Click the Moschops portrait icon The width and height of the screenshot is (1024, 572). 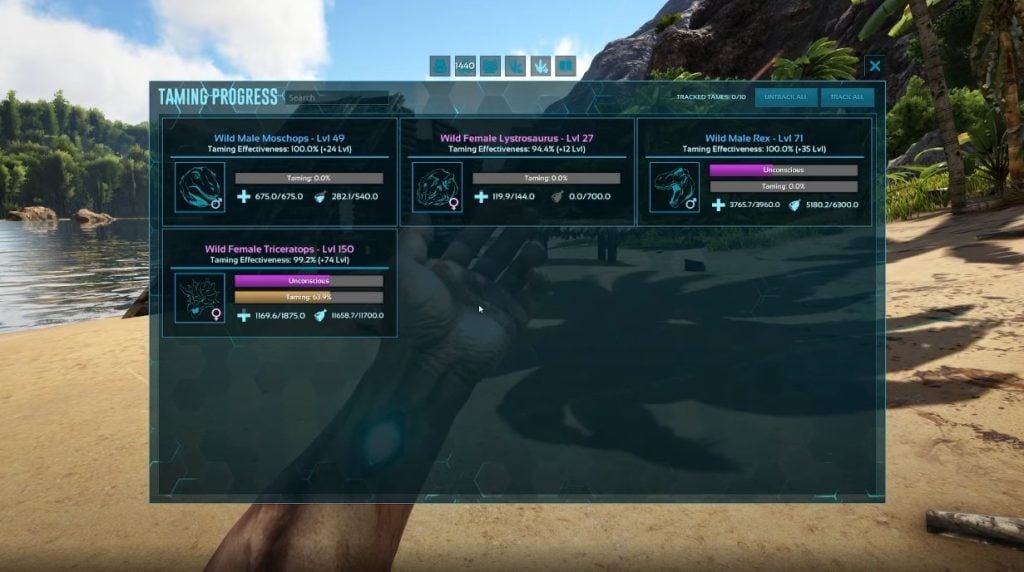tap(200, 187)
